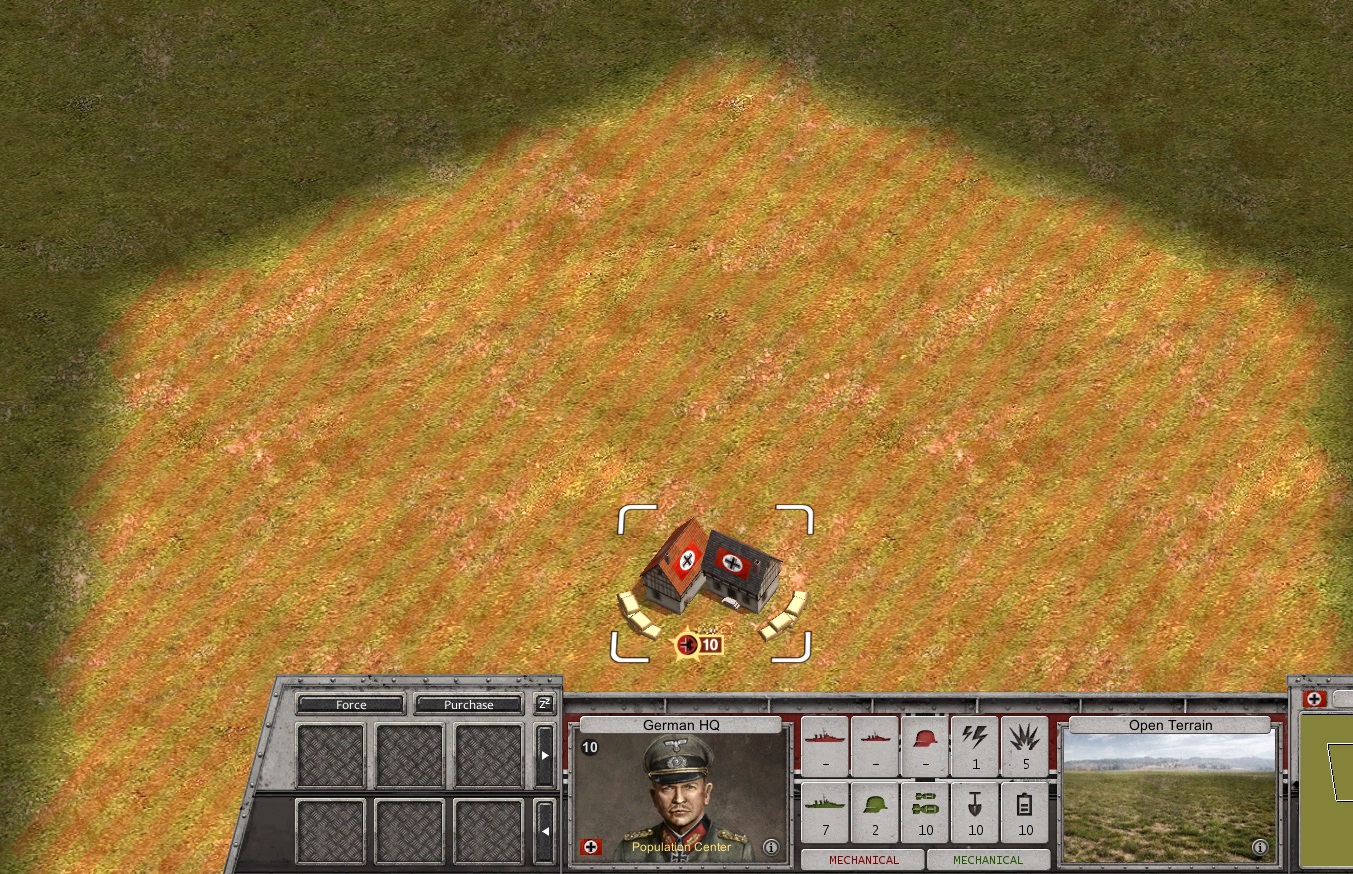Select the bombs ammunition icon showing 10
Screen dimensions: 1353x874
coord(924,812)
